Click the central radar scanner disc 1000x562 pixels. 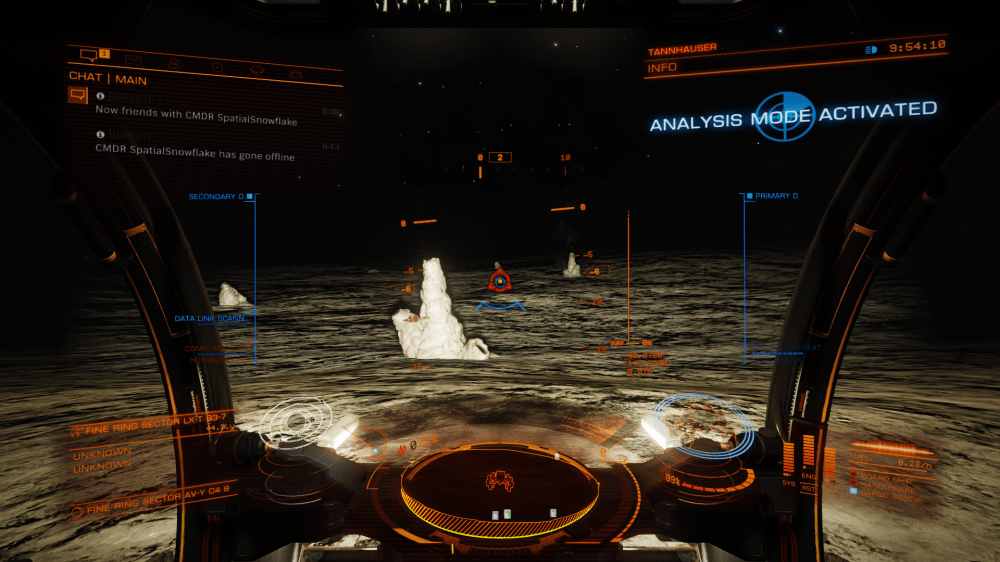click(500, 485)
